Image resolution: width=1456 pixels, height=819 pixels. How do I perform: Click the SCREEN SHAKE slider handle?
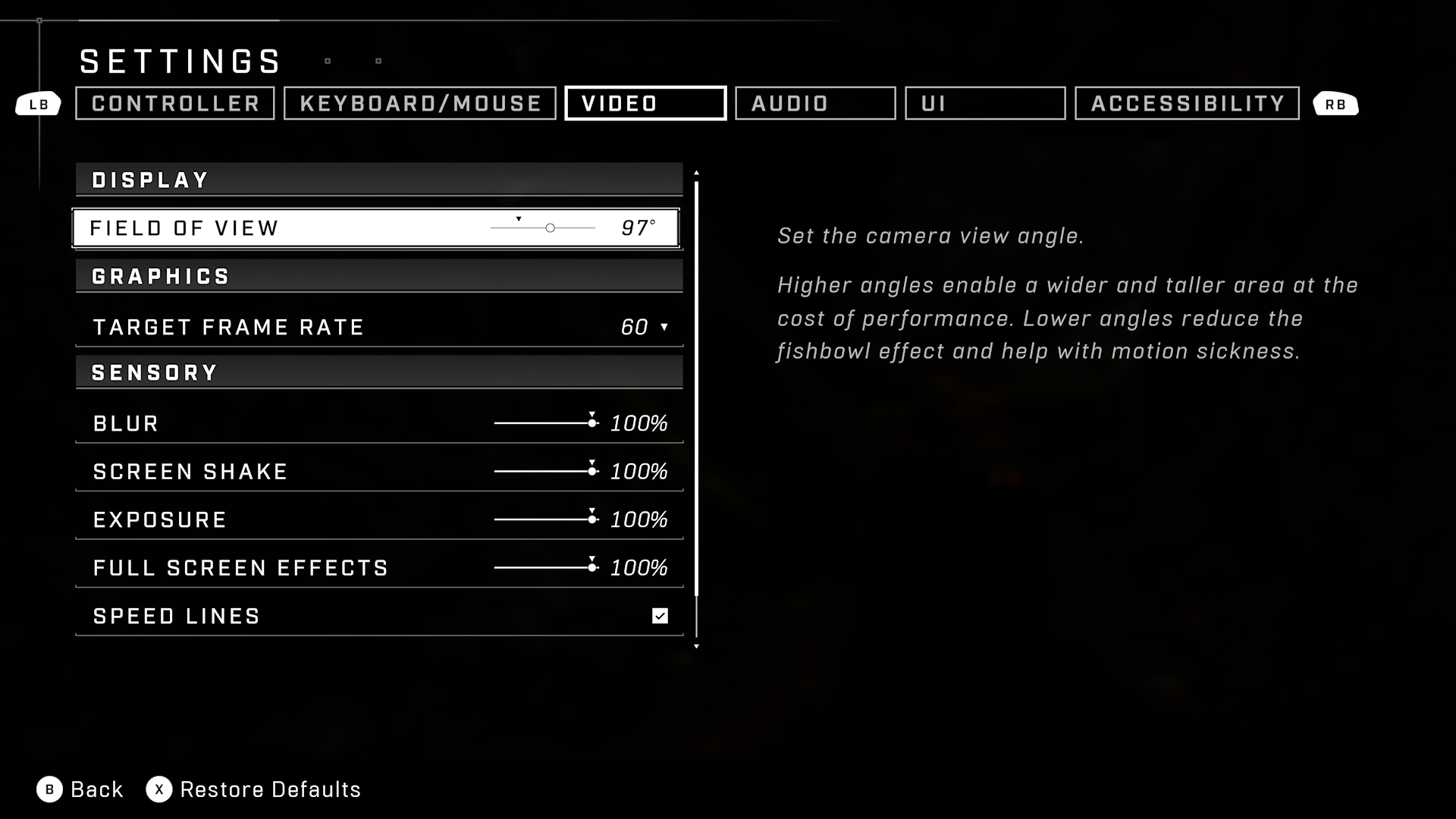[591, 470]
